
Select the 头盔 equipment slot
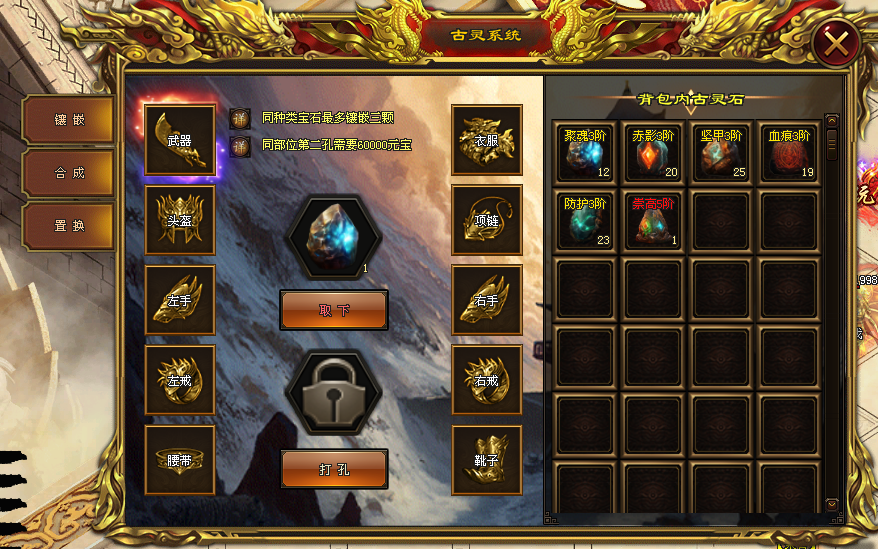click(x=180, y=220)
